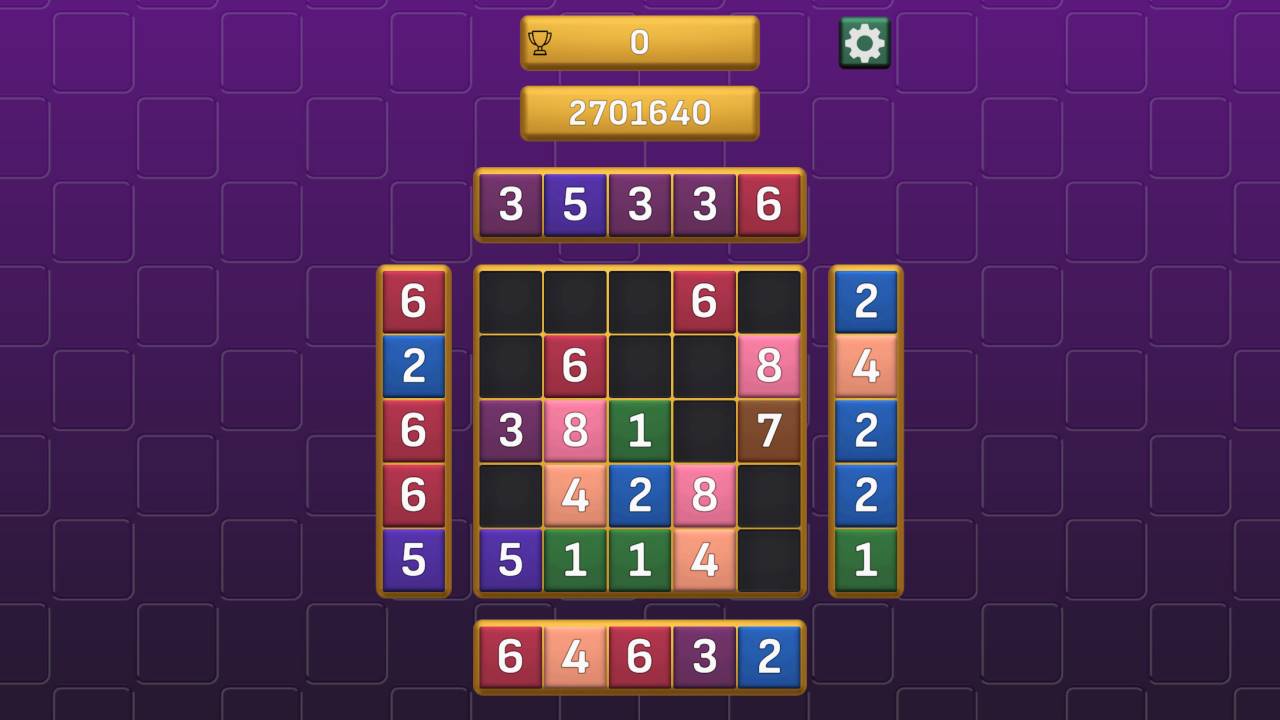Select the pink 8 tile in the rightmost column
Image resolution: width=1280 pixels, height=720 pixels.
coord(770,366)
